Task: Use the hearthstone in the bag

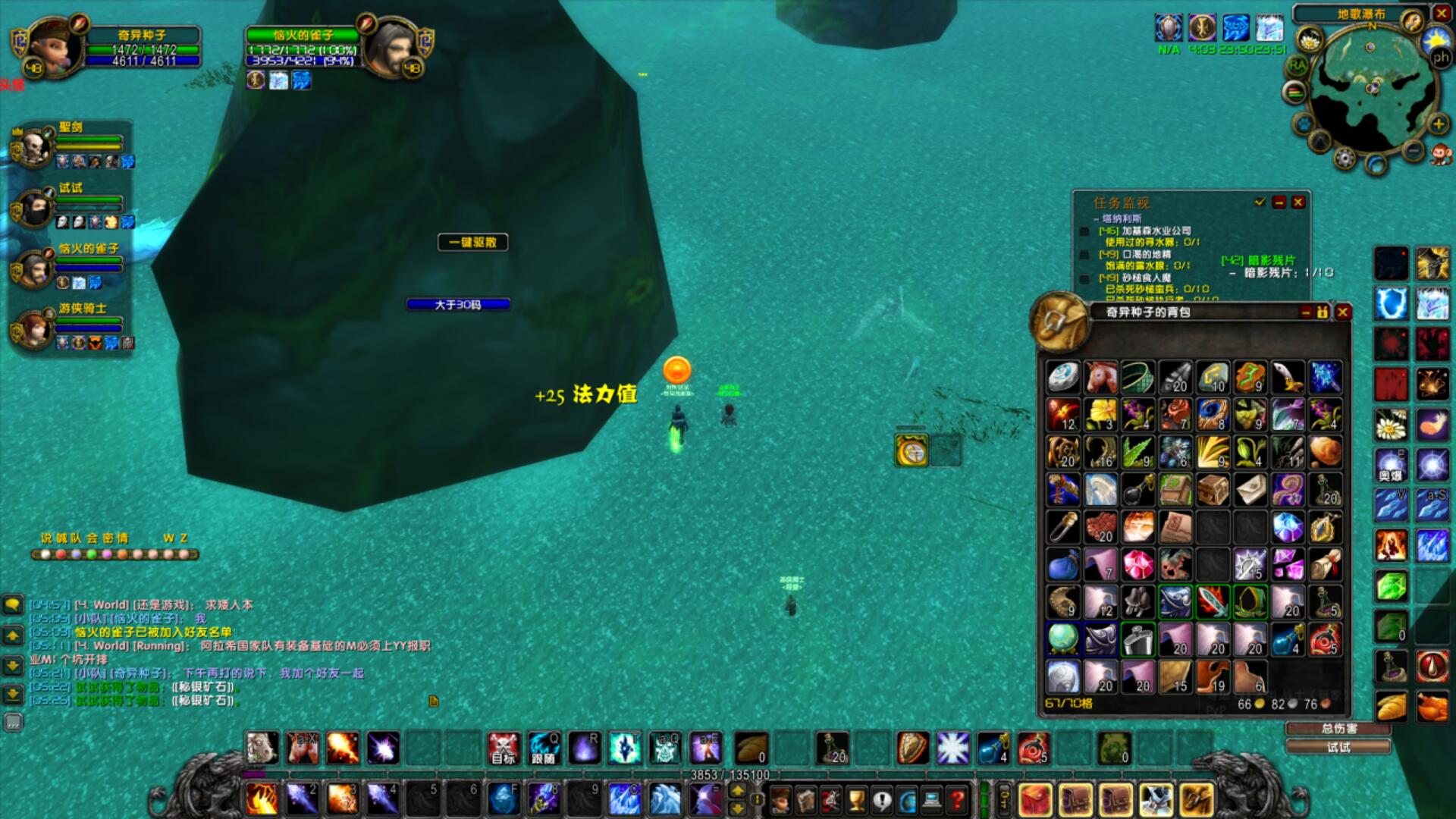Action: pyautogui.click(x=1063, y=376)
